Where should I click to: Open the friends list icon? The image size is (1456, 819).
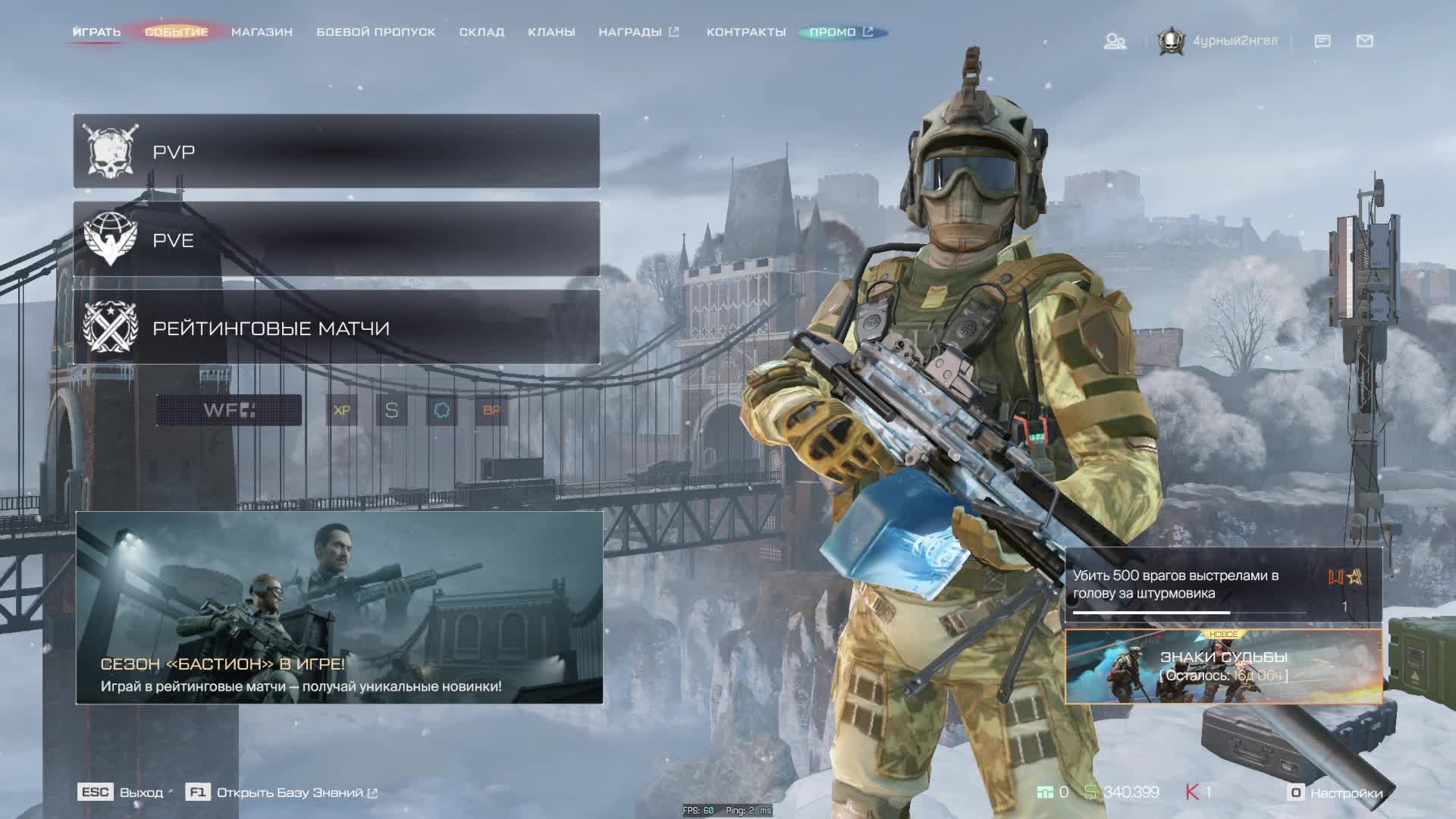pos(1114,41)
